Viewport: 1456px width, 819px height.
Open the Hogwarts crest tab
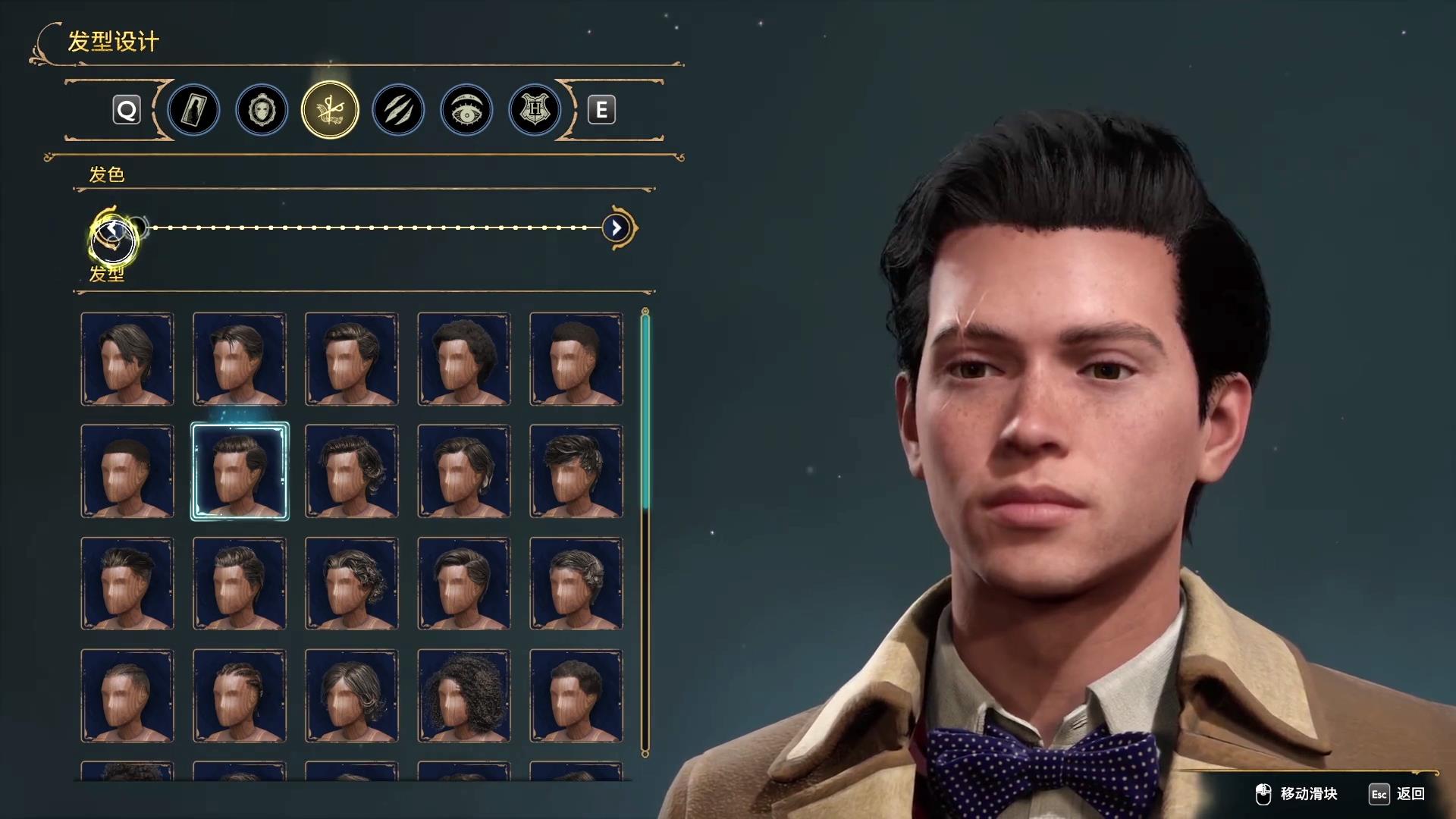tap(535, 111)
